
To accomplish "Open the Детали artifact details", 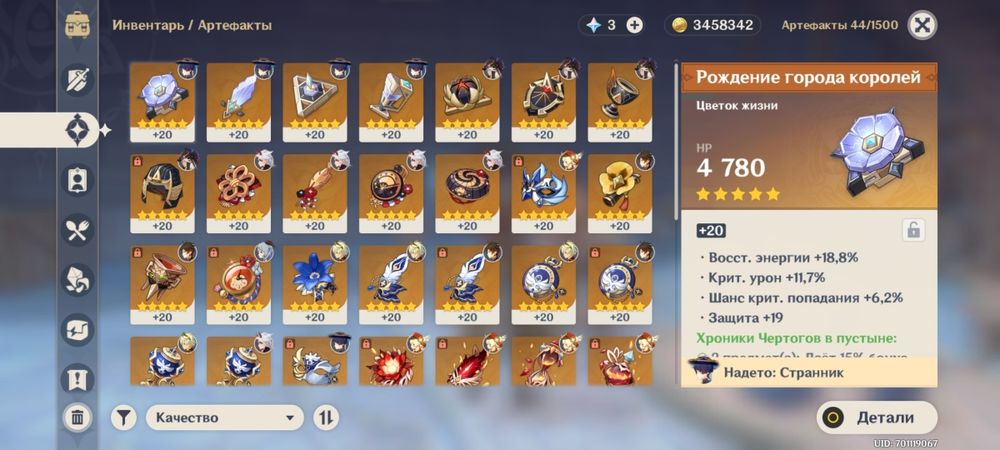I will point(877,418).
